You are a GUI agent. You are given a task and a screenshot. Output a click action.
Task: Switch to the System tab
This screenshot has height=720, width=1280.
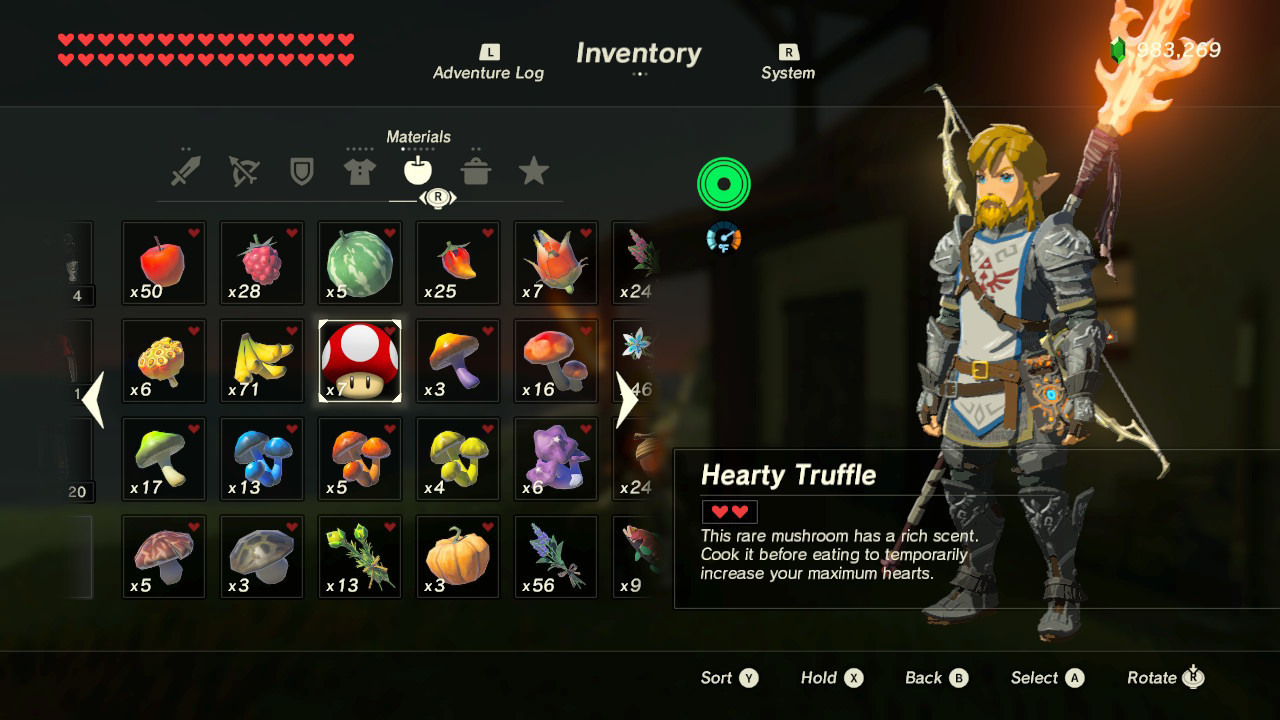pyautogui.click(x=788, y=62)
